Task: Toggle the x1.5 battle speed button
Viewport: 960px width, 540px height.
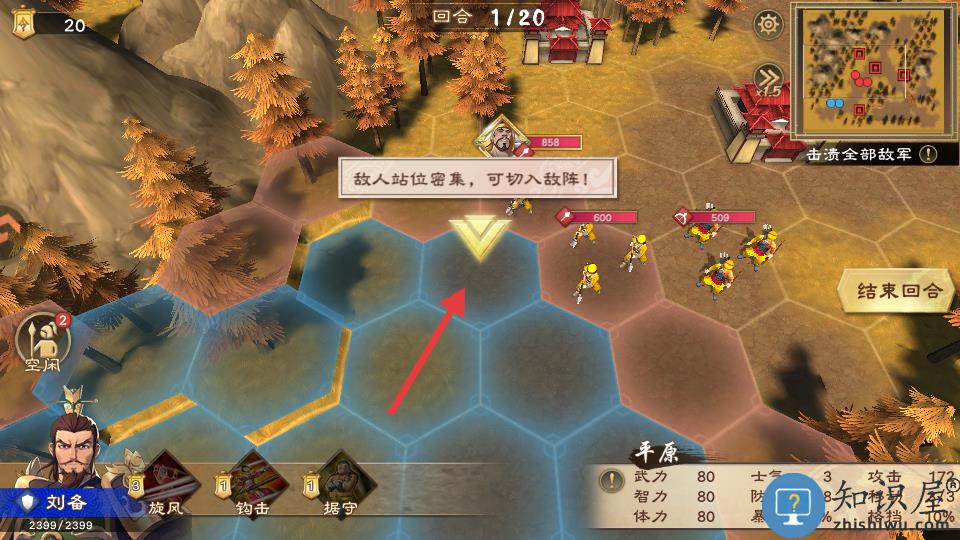Action: pyautogui.click(x=768, y=79)
